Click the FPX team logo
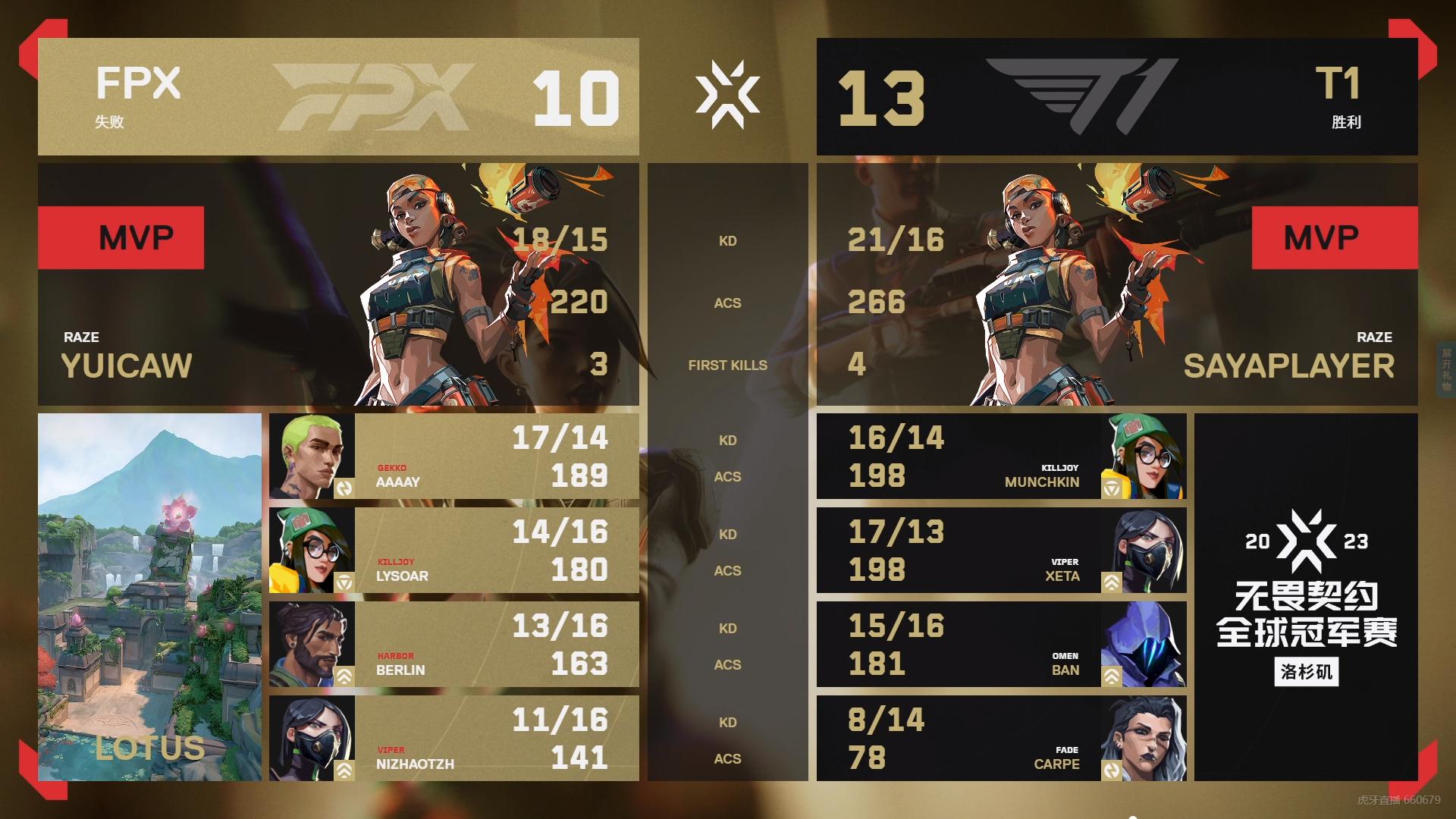This screenshot has height=819, width=1456. 372,96
